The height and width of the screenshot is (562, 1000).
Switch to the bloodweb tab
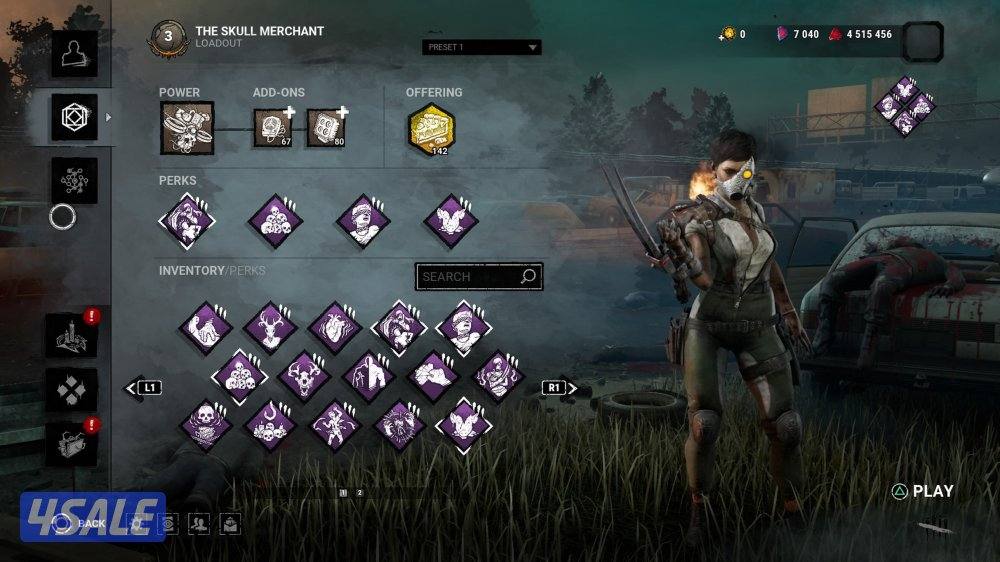(75, 181)
